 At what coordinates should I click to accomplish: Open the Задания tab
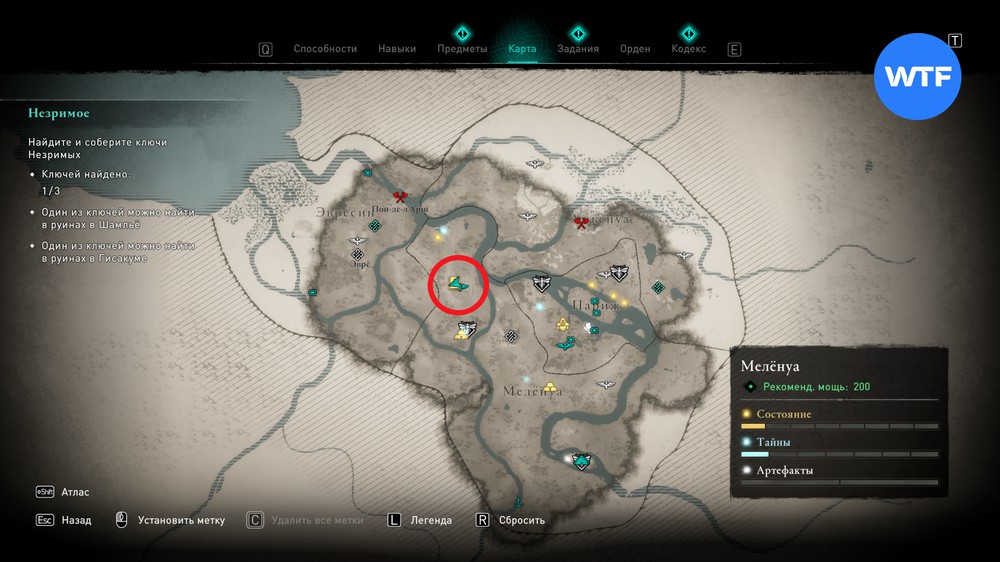(578, 49)
